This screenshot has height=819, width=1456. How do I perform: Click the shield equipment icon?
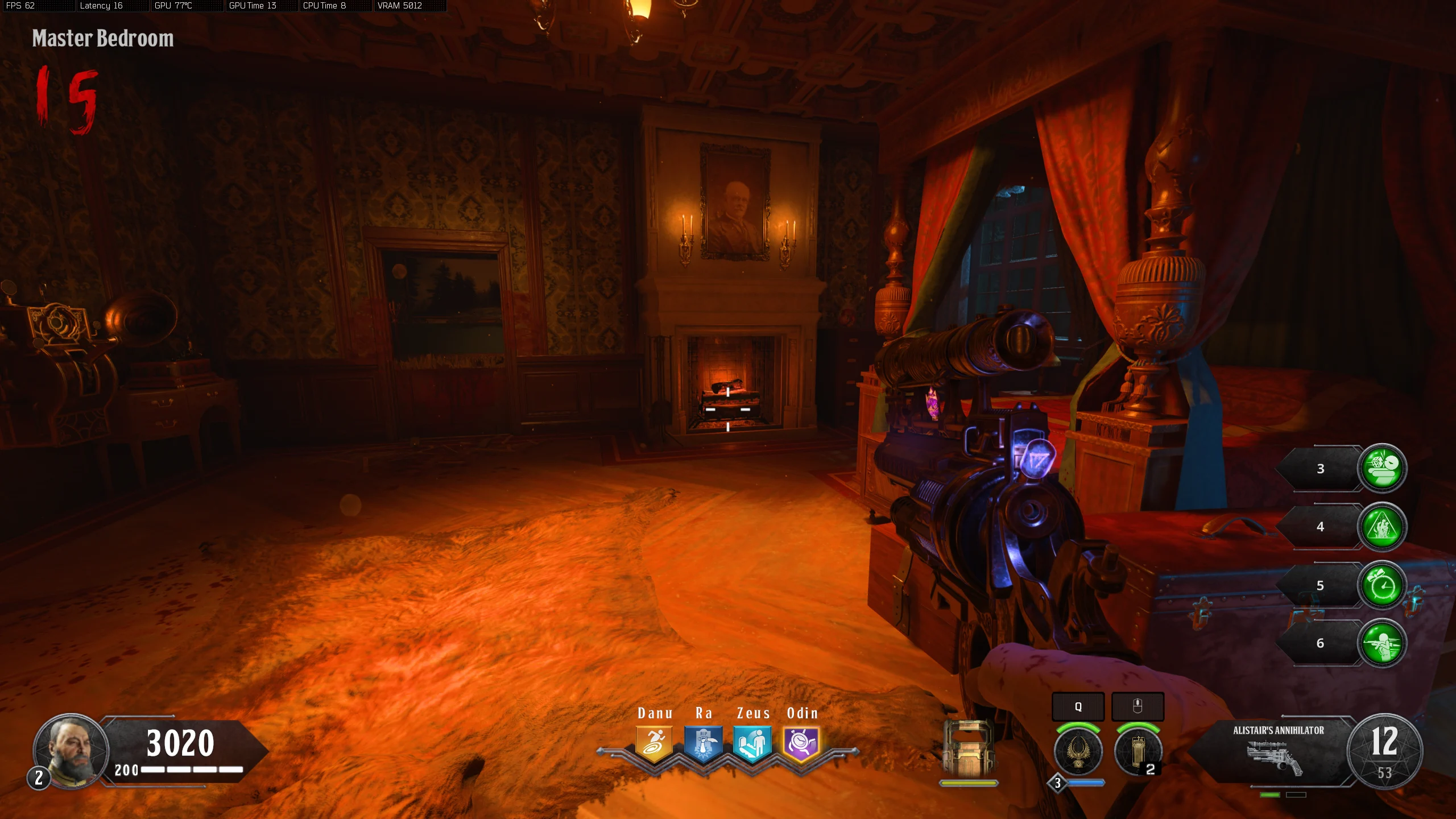click(968, 748)
